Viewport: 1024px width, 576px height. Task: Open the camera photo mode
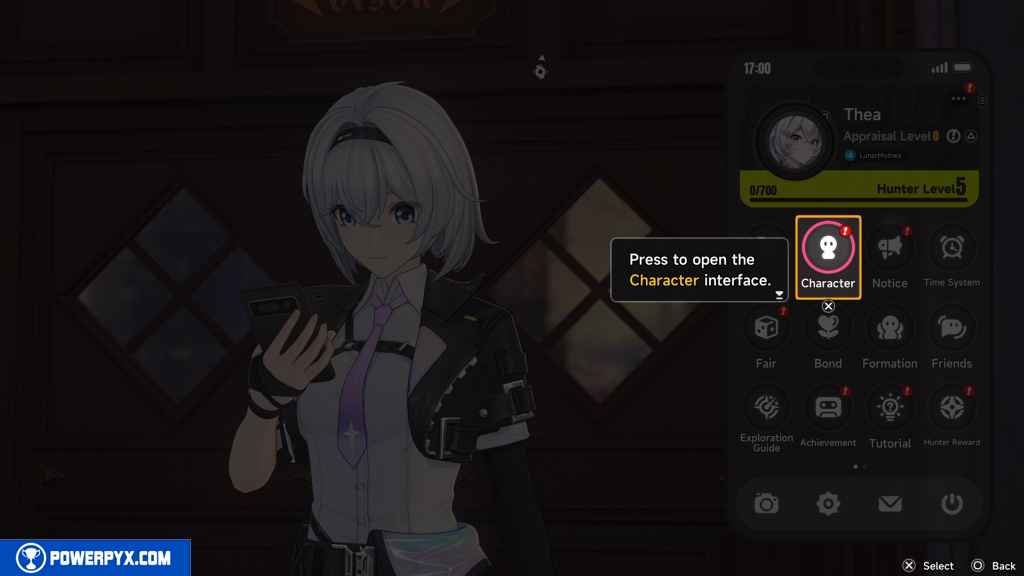766,504
